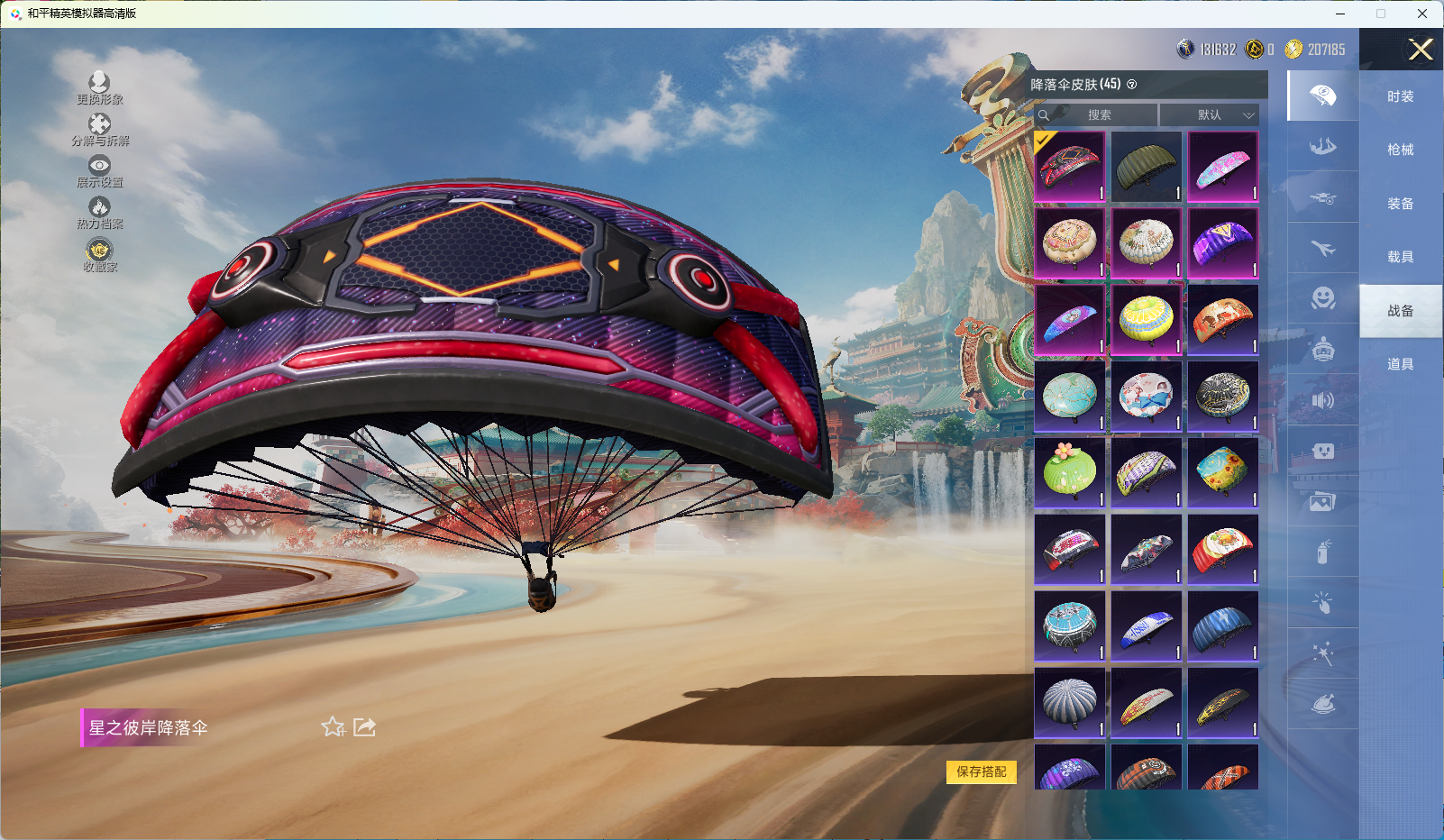Select the green parachute with pink flower

point(1069,472)
